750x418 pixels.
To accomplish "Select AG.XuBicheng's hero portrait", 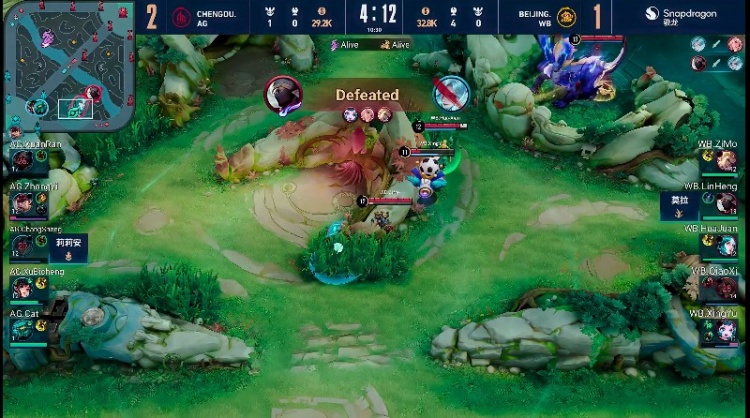I will 23,288.
